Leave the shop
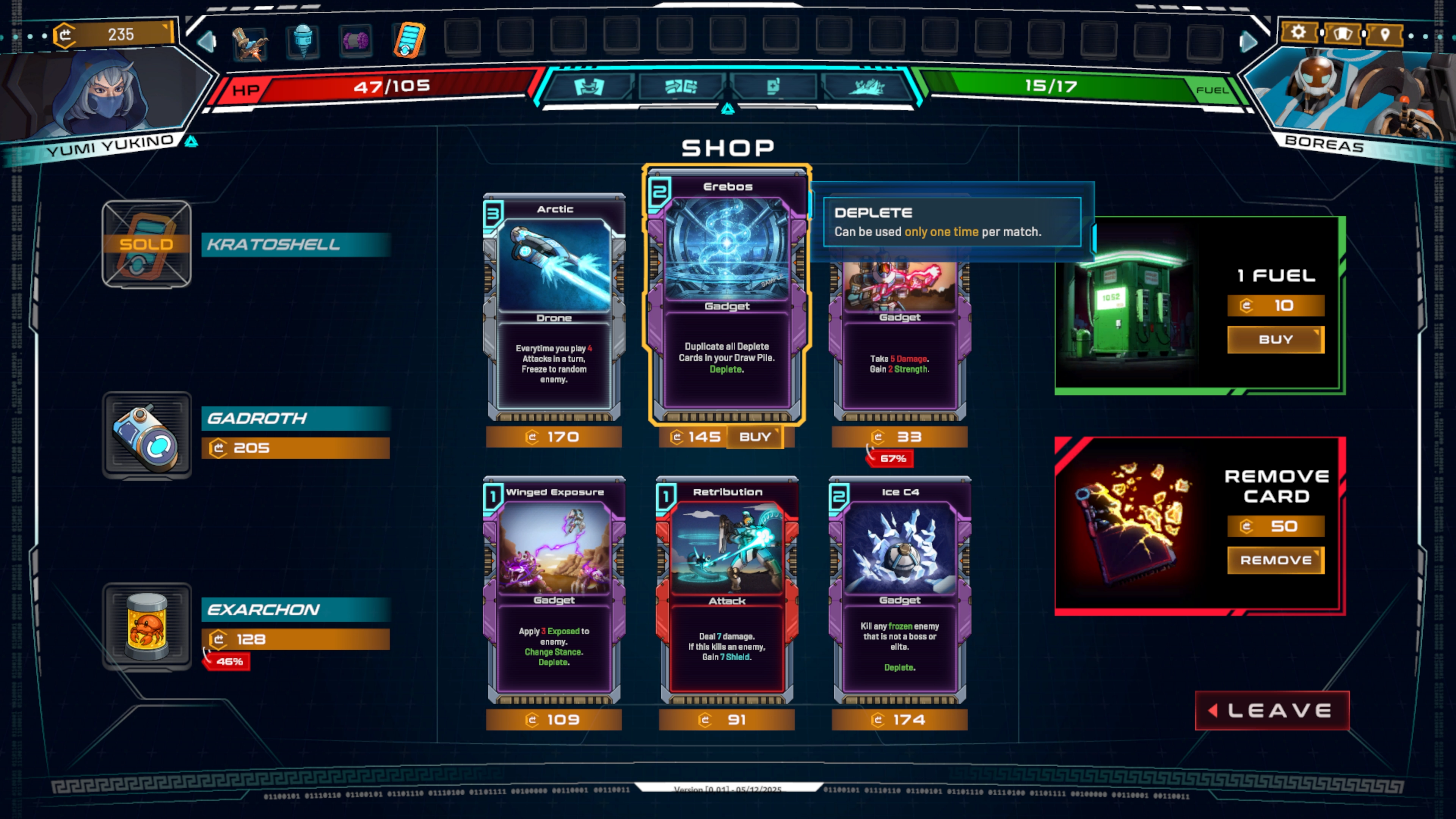This screenshot has width=1456, height=819. tap(1272, 711)
